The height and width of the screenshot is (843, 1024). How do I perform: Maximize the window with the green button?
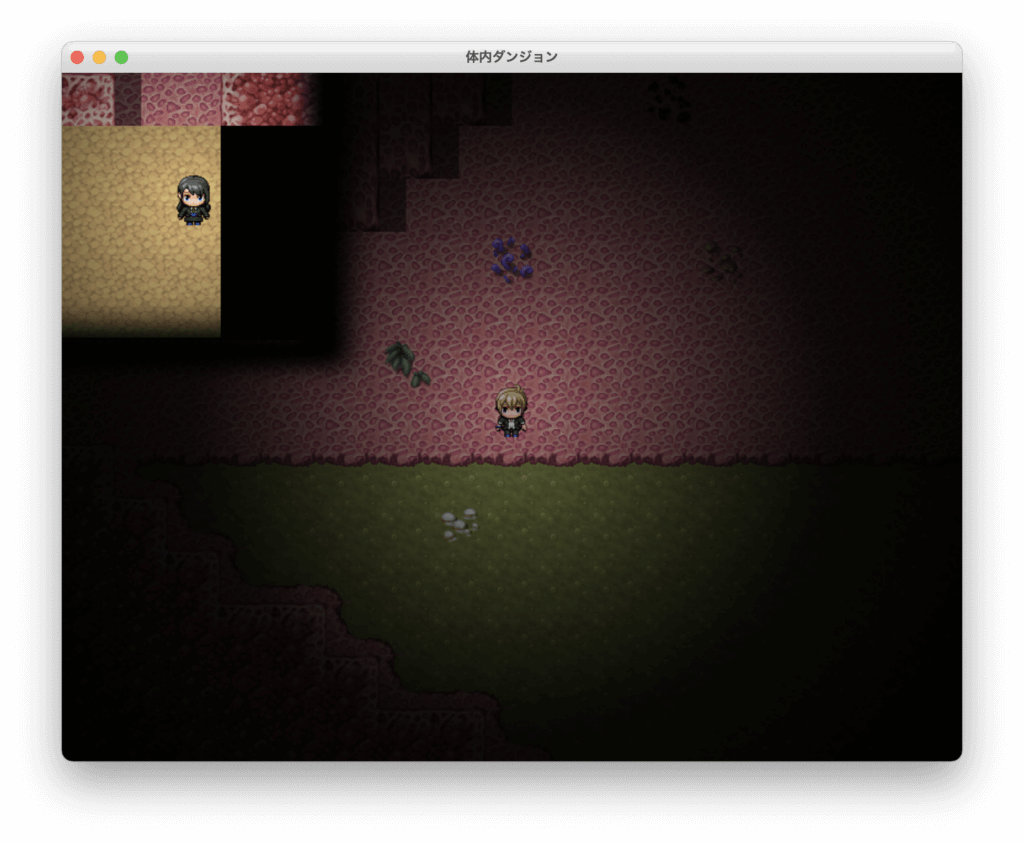[x=121, y=57]
